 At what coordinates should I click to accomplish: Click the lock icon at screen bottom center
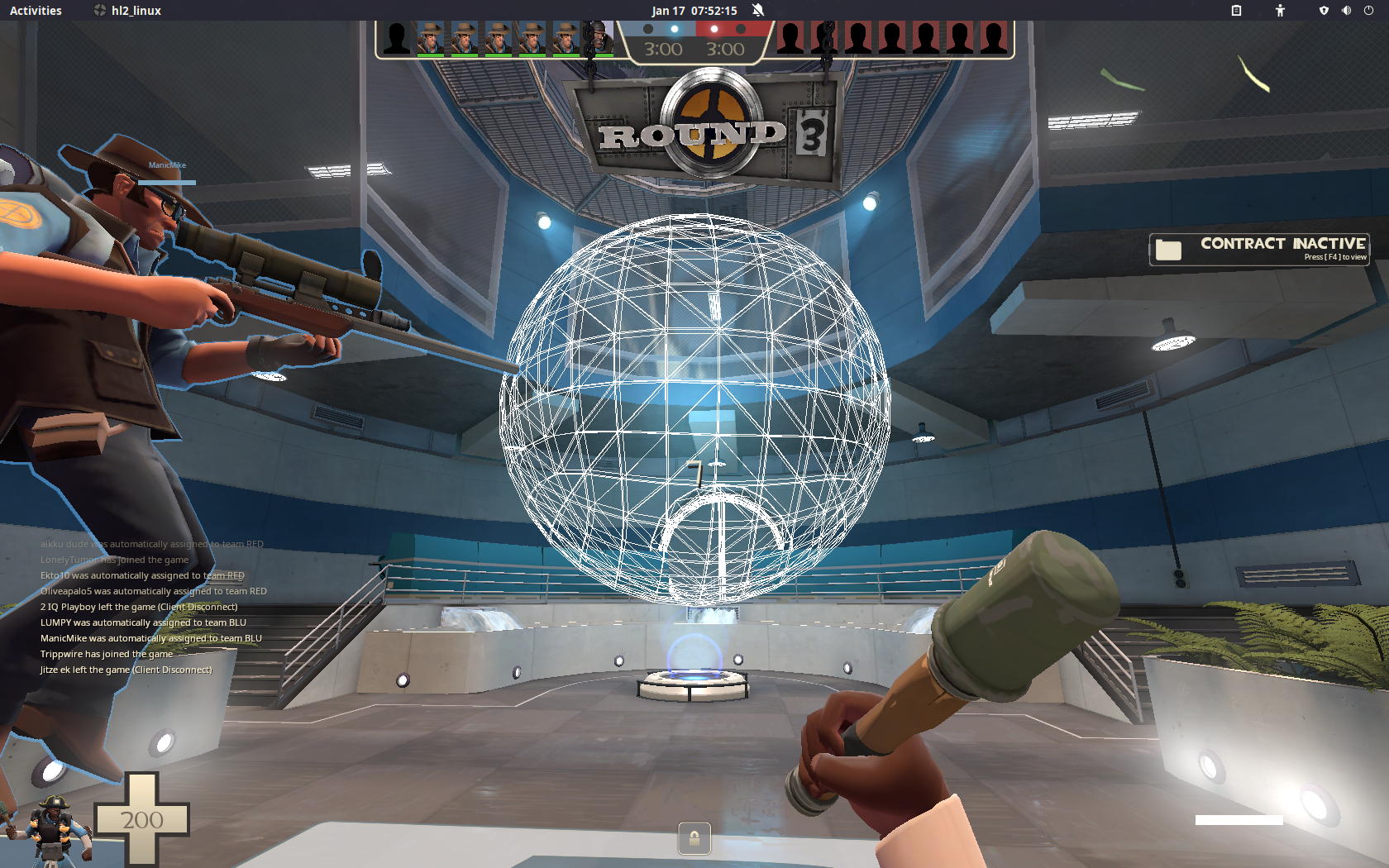[x=694, y=839]
